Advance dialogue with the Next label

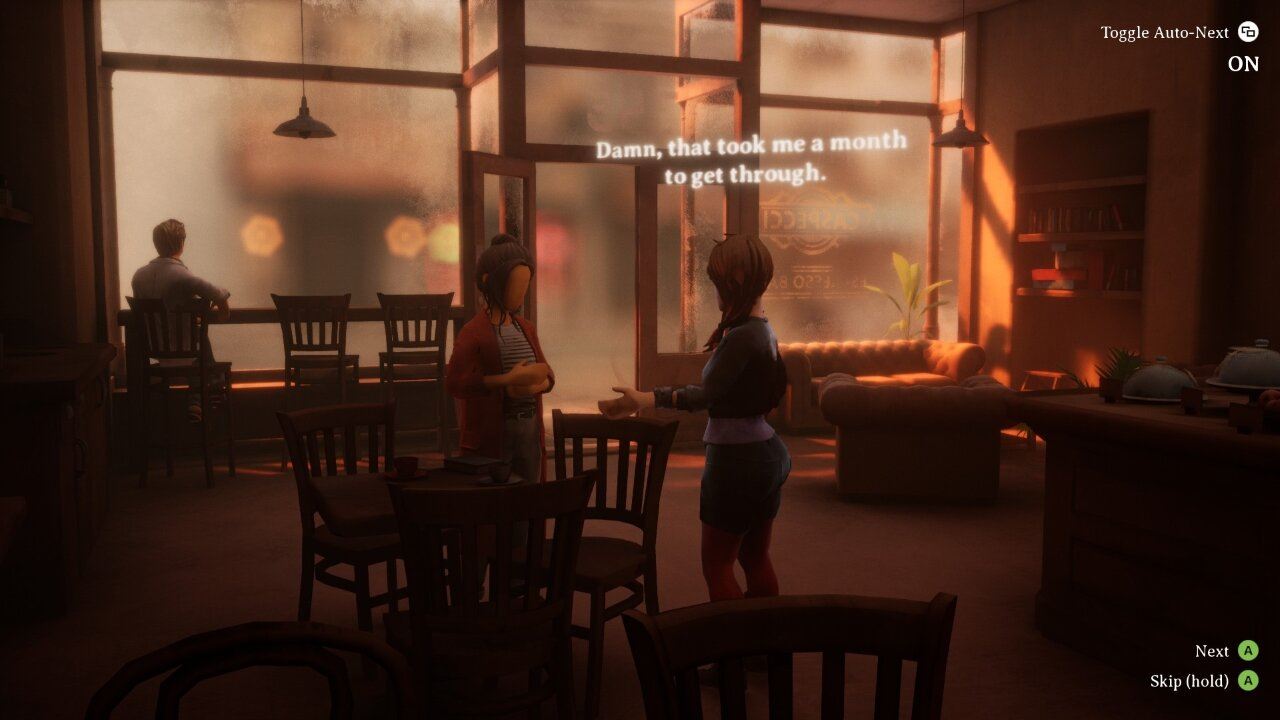pyautogui.click(x=1212, y=651)
